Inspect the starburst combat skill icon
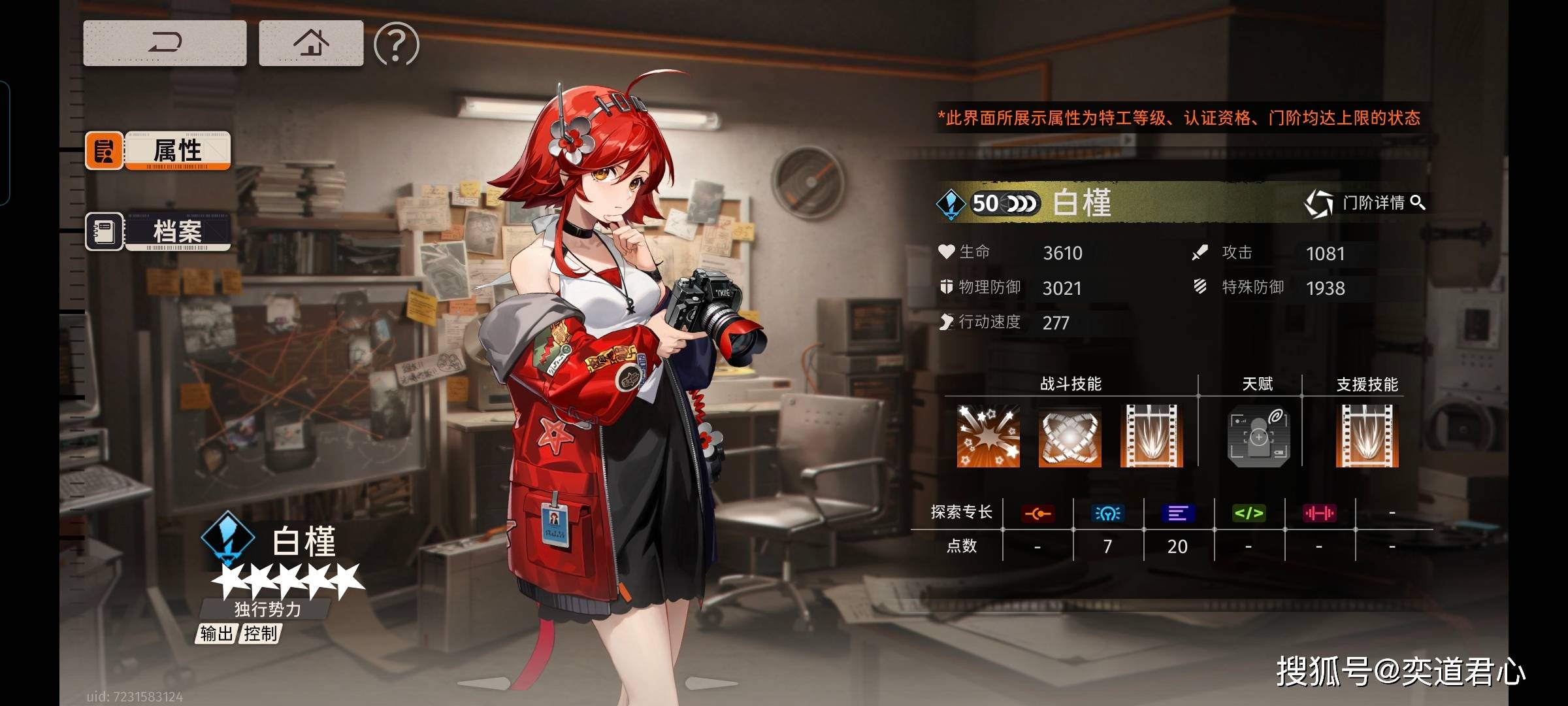This screenshot has height=706, width=1568. [988, 436]
